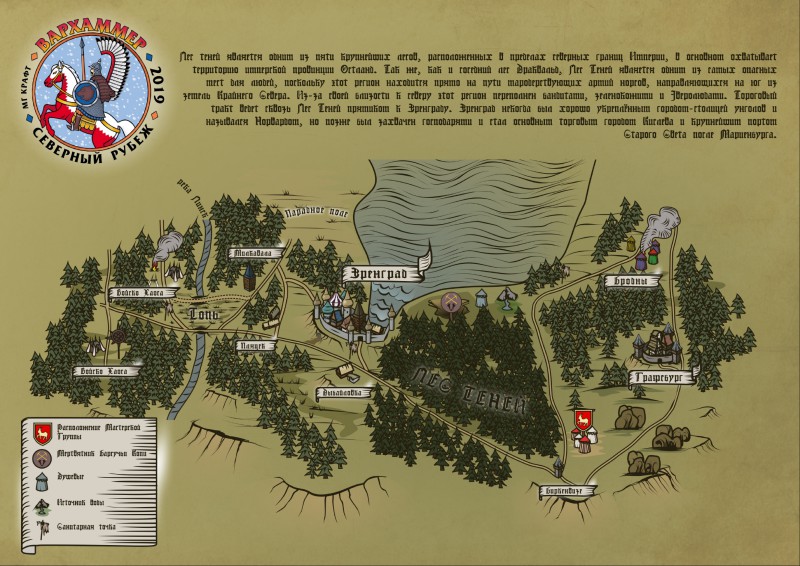Click the red shield marker on the map

point(579,418)
